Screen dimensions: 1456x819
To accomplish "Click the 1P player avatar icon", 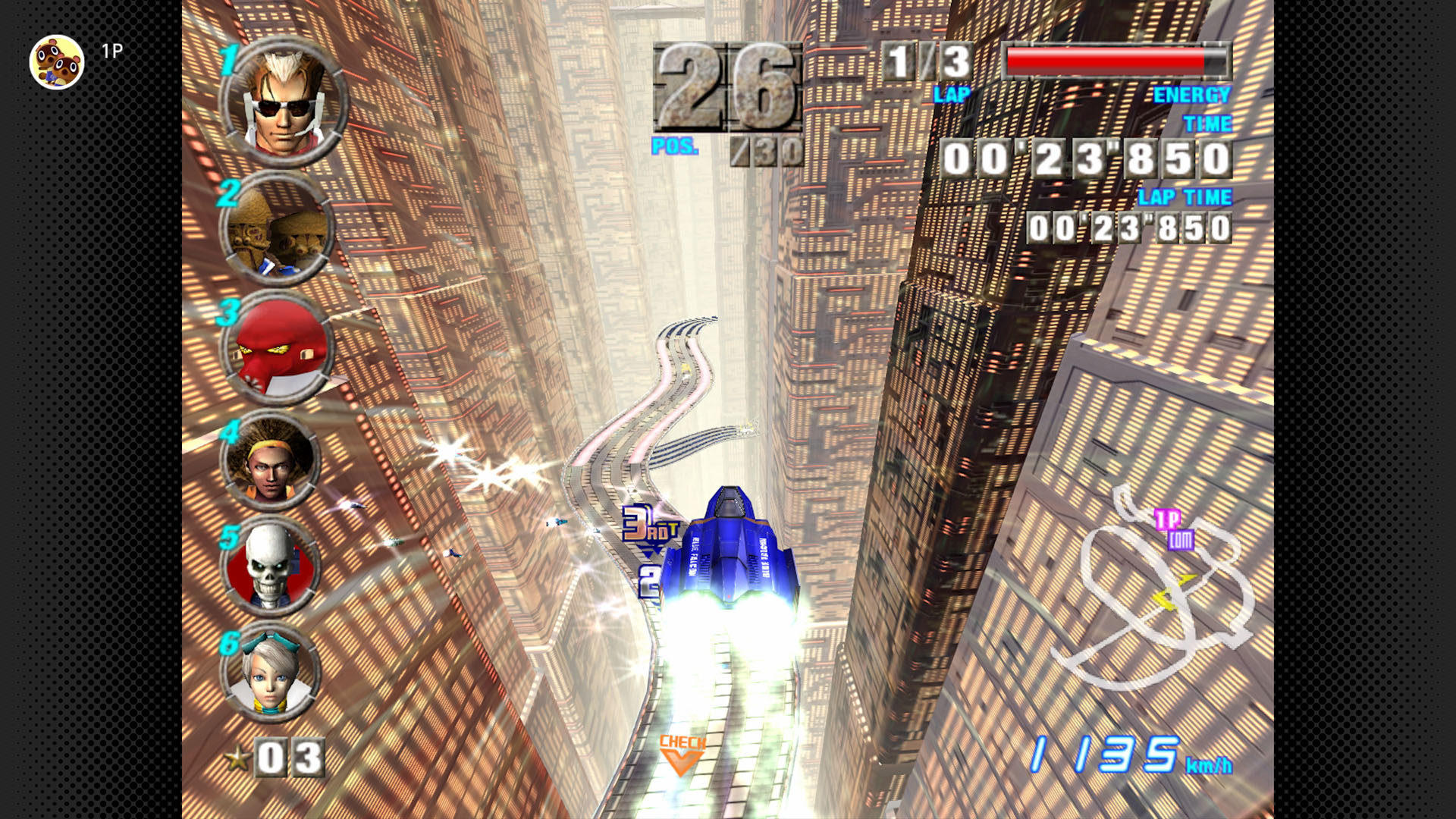I will click(57, 61).
